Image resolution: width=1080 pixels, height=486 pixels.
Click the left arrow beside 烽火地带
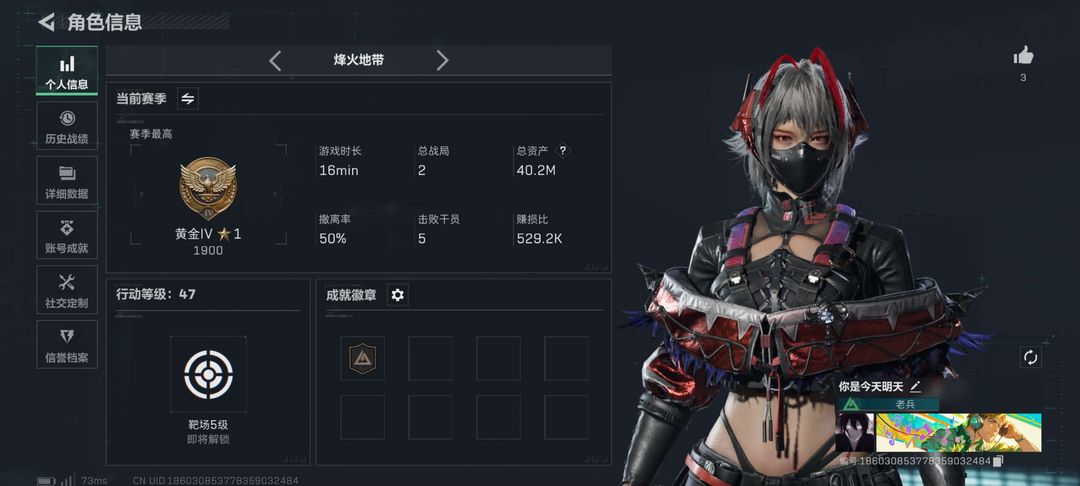tap(275, 61)
